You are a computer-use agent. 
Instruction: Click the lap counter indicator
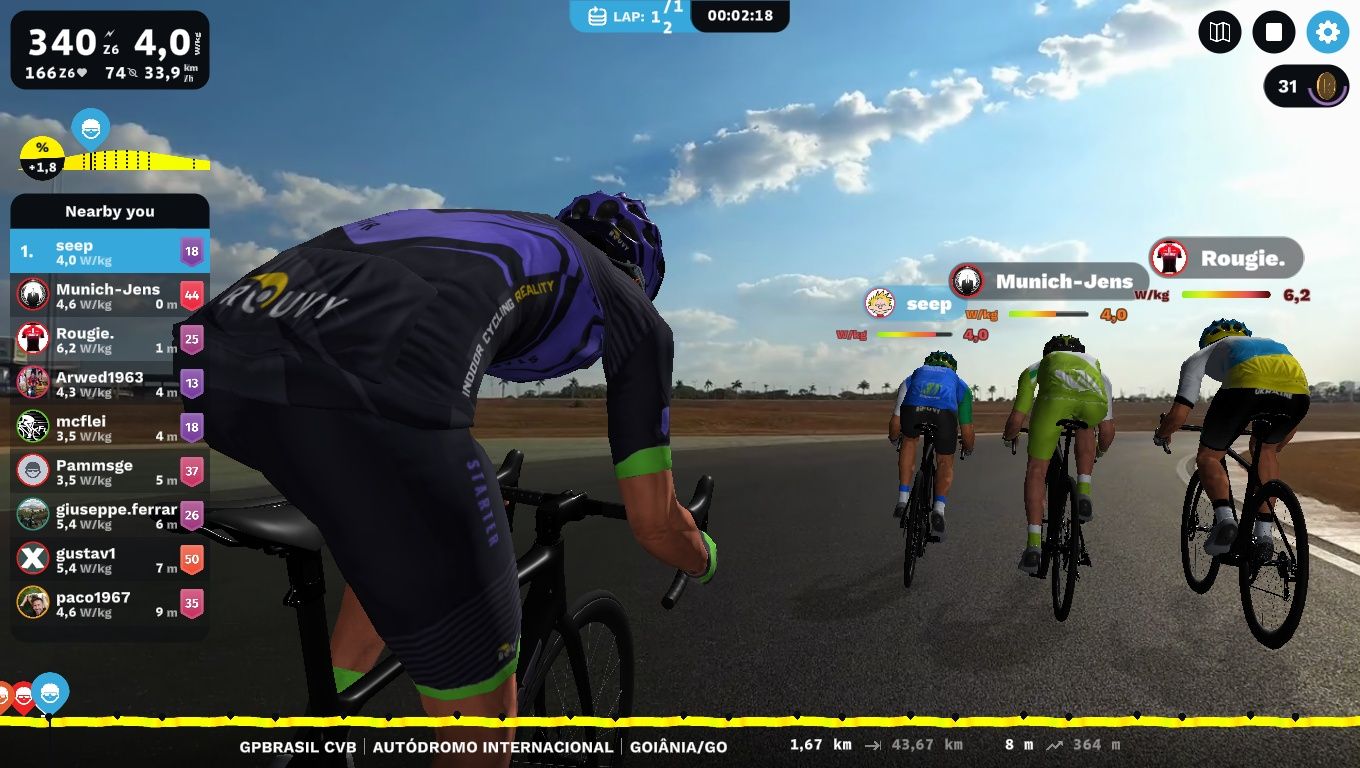click(630, 16)
